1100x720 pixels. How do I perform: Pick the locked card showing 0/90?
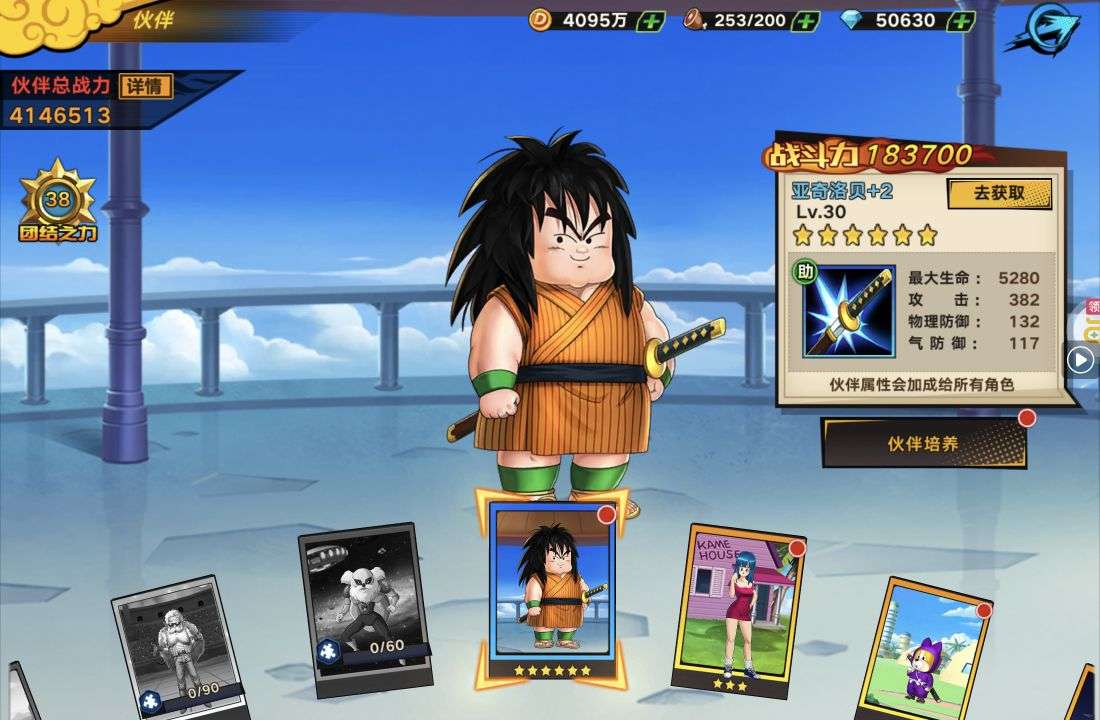click(178, 648)
